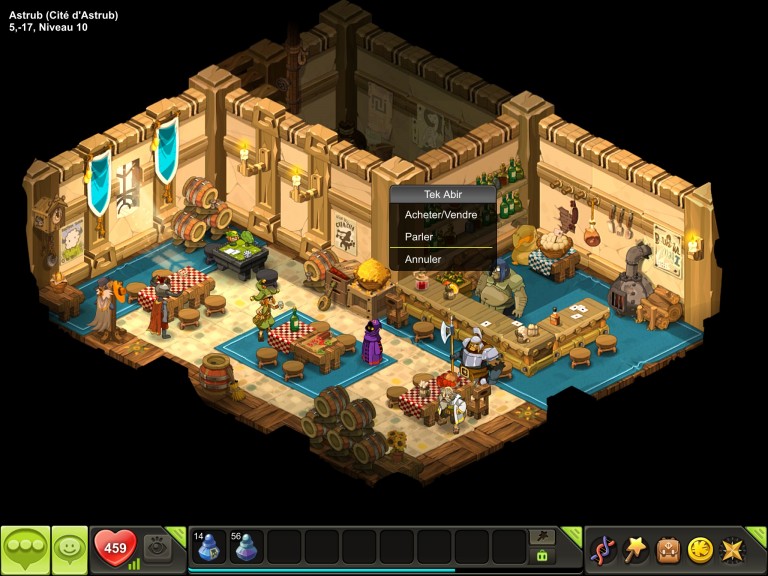The image size is (768, 576).
Task: Open the gold coin icon
Action: pos(700,550)
